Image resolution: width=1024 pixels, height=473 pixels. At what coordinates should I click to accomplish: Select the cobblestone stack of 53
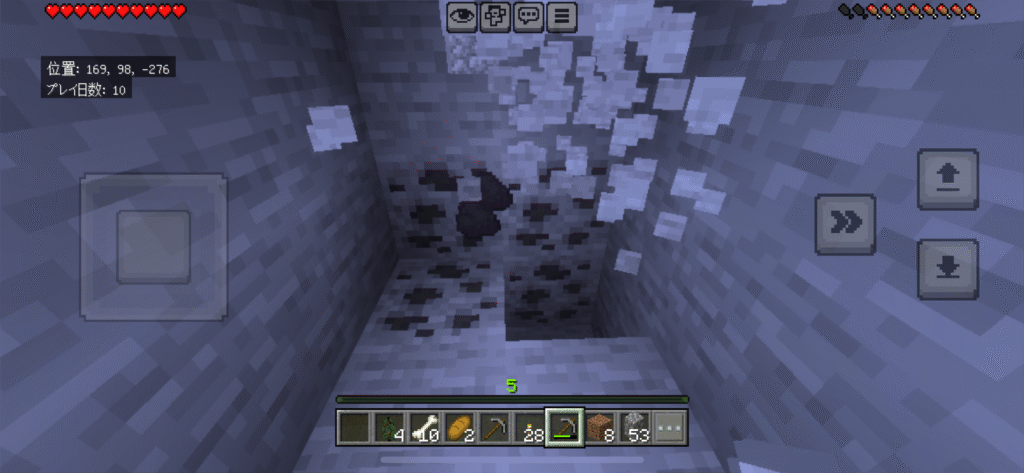(x=634, y=428)
